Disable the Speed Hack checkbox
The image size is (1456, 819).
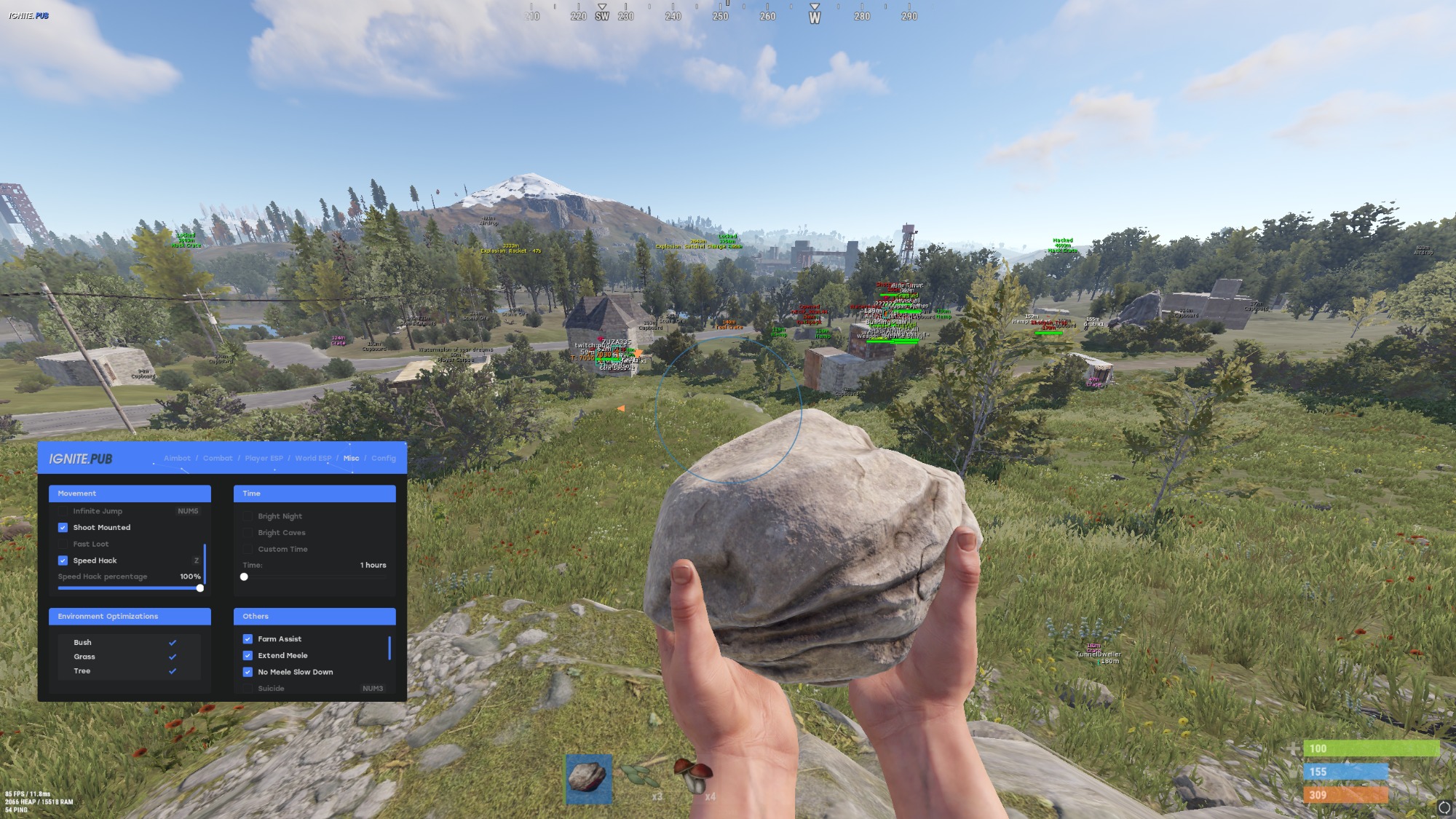click(63, 561)
